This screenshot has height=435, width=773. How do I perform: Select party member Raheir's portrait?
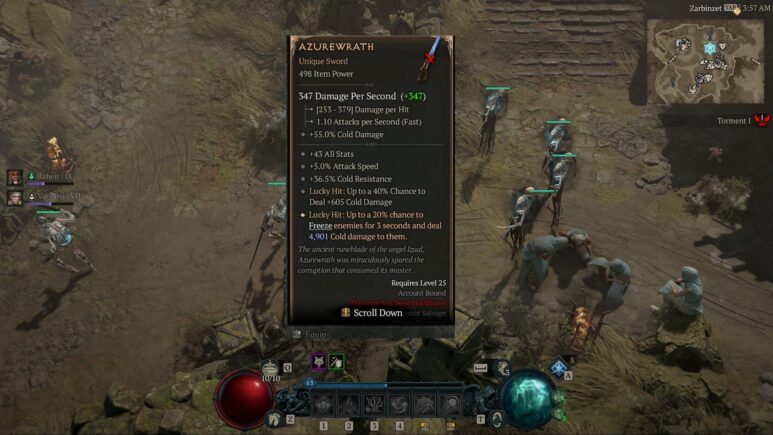click(15, 177)
